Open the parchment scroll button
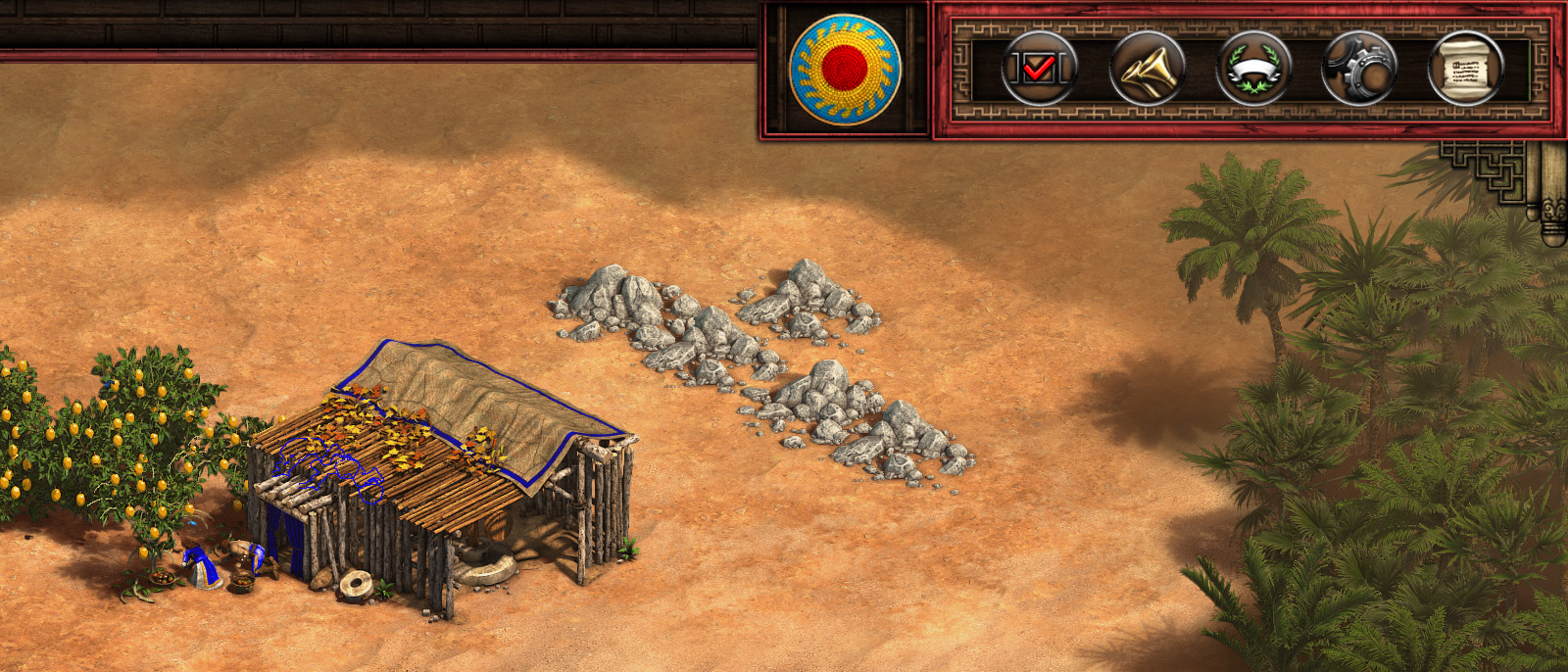The width and height of the screenshot is (1568, 672). 1466,69
